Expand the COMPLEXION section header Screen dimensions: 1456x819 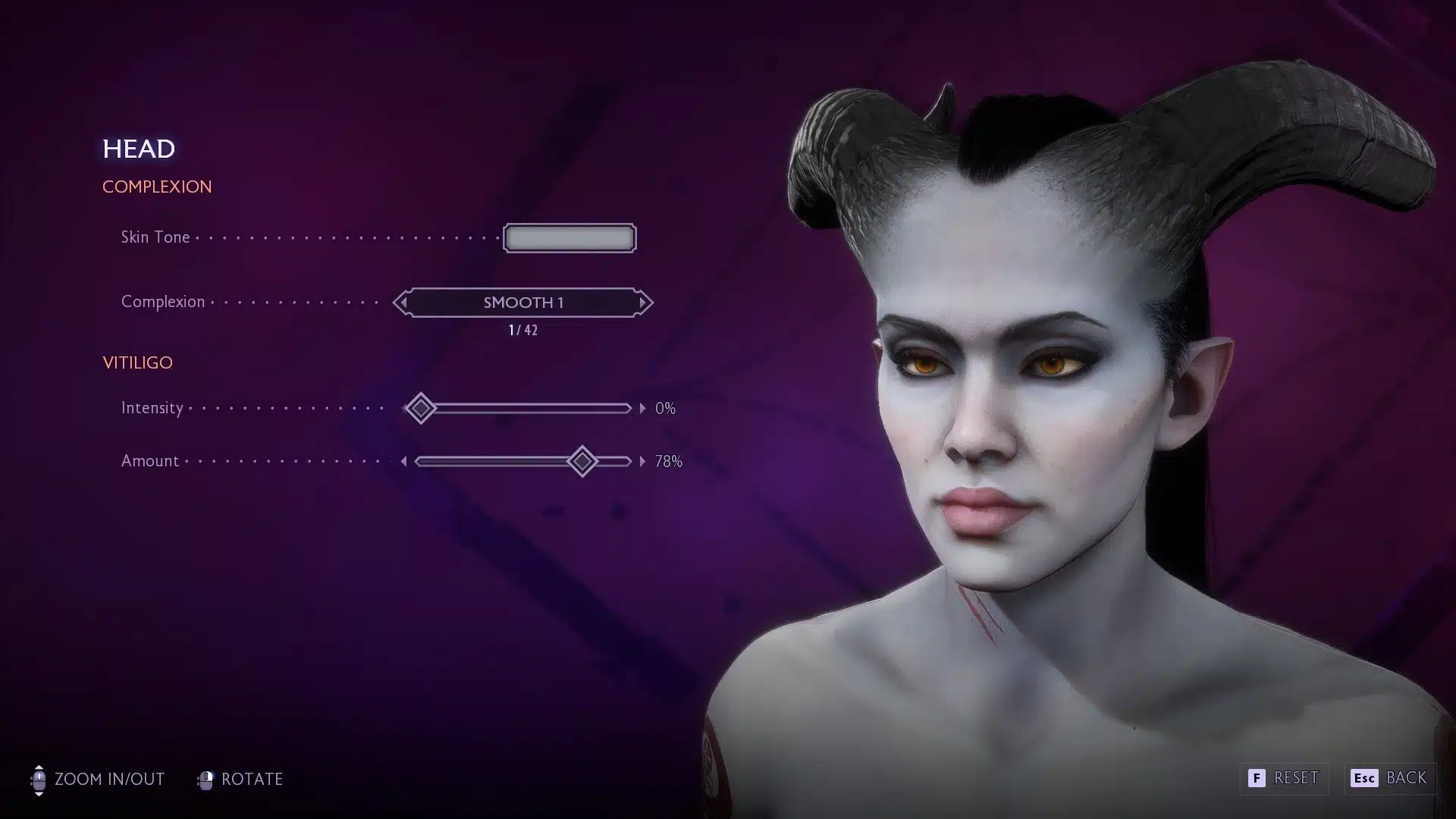tap(157, 187)
